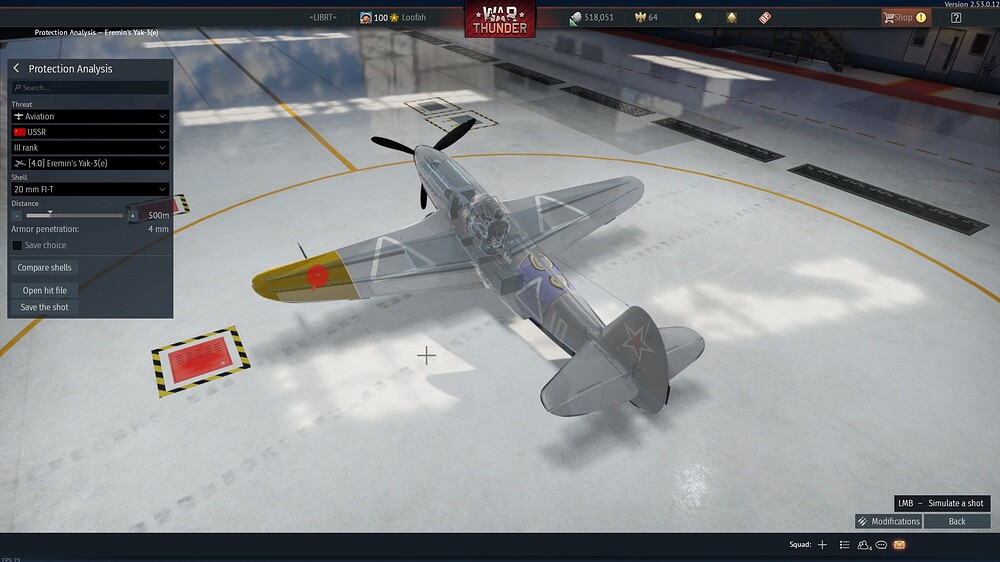Save the shot

45,307
